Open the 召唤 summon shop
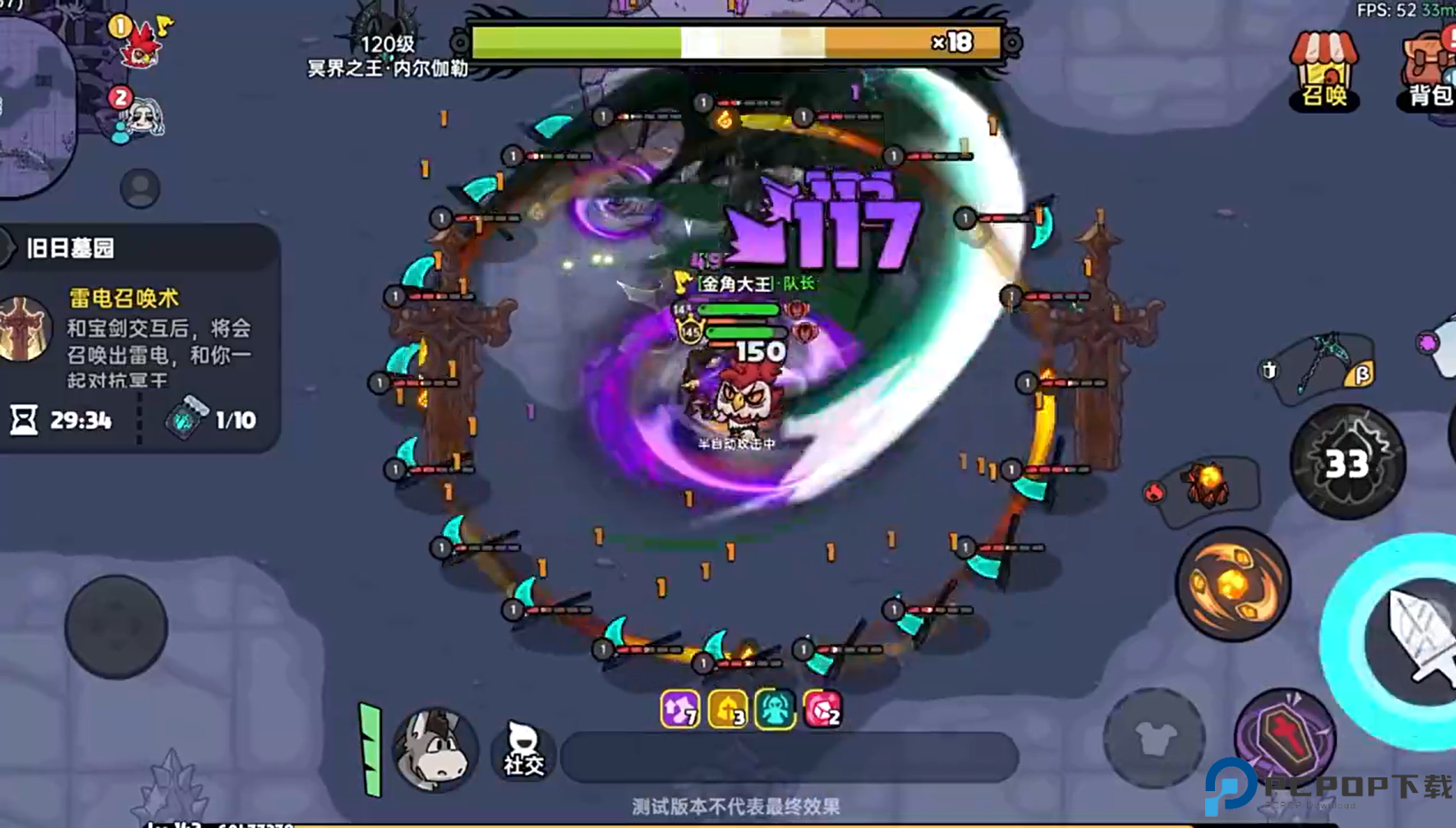 1323,71
